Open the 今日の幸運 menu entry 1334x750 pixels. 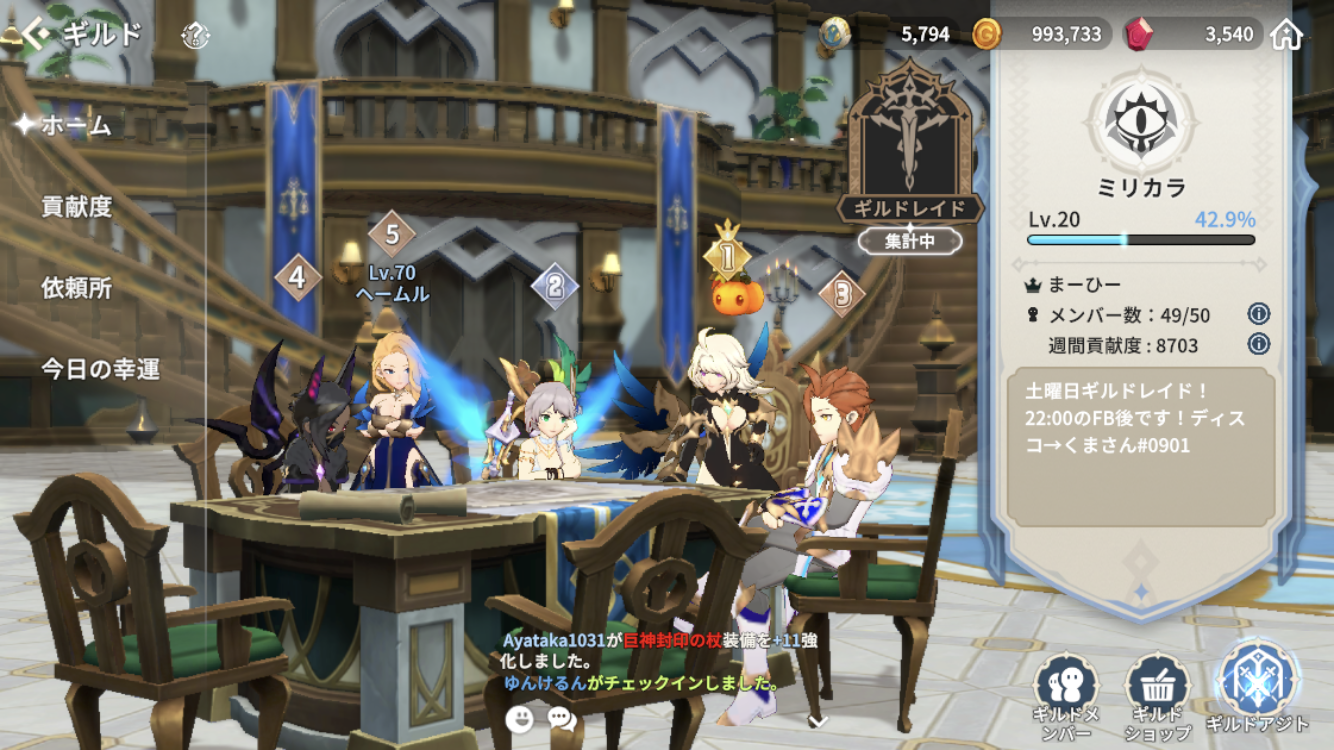tap(100, 369)
